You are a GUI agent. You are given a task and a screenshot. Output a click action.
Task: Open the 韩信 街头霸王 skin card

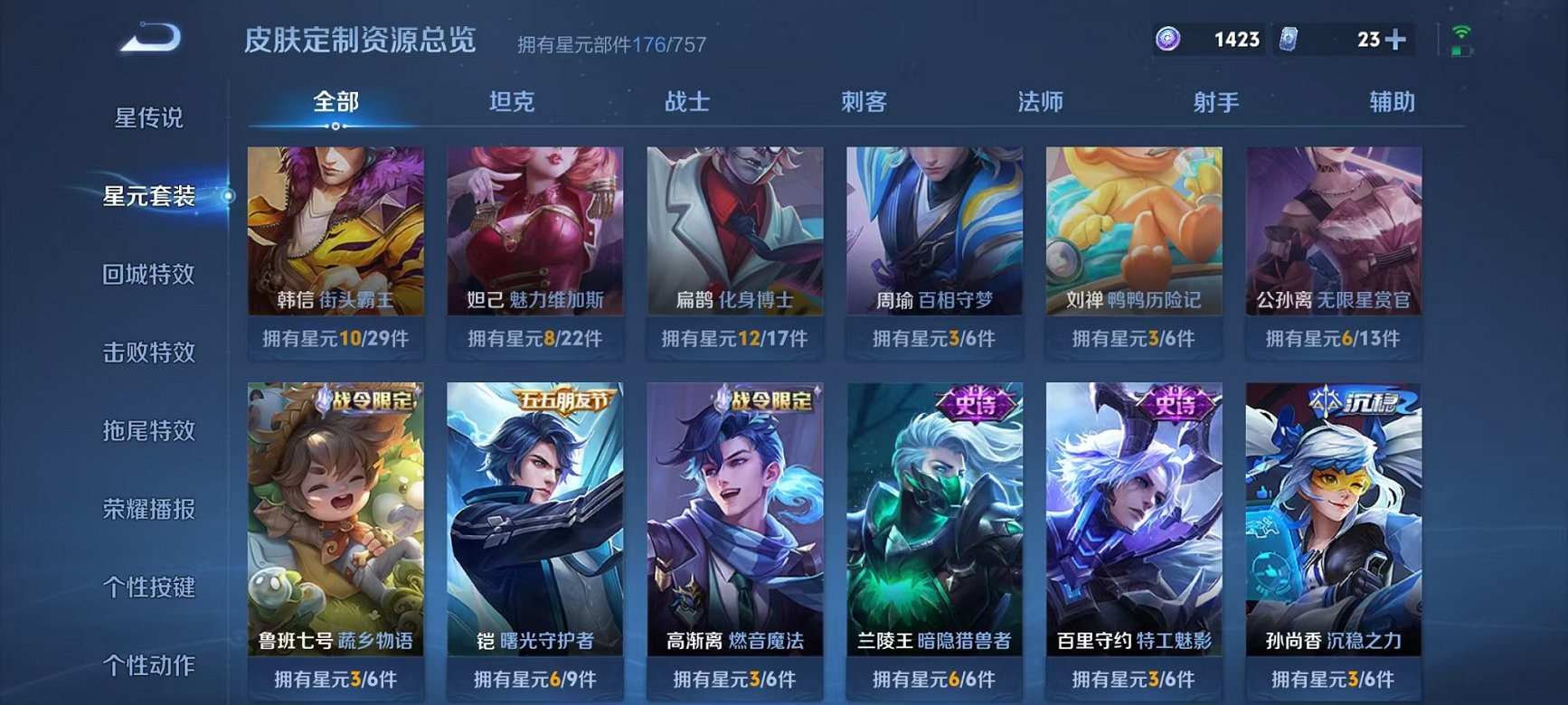[335, 230]
